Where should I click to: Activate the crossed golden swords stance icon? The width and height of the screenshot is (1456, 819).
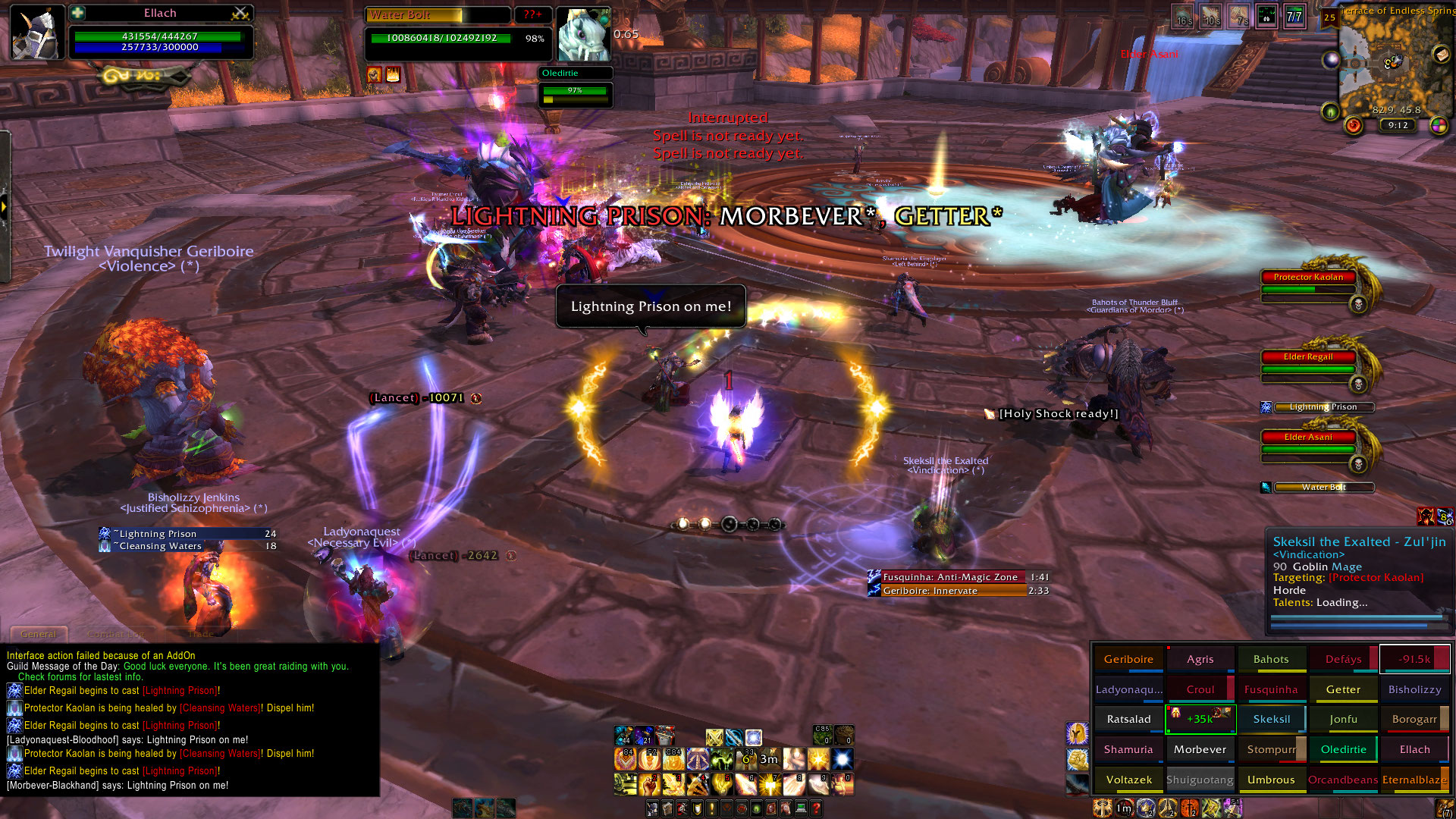coord(714,737)
